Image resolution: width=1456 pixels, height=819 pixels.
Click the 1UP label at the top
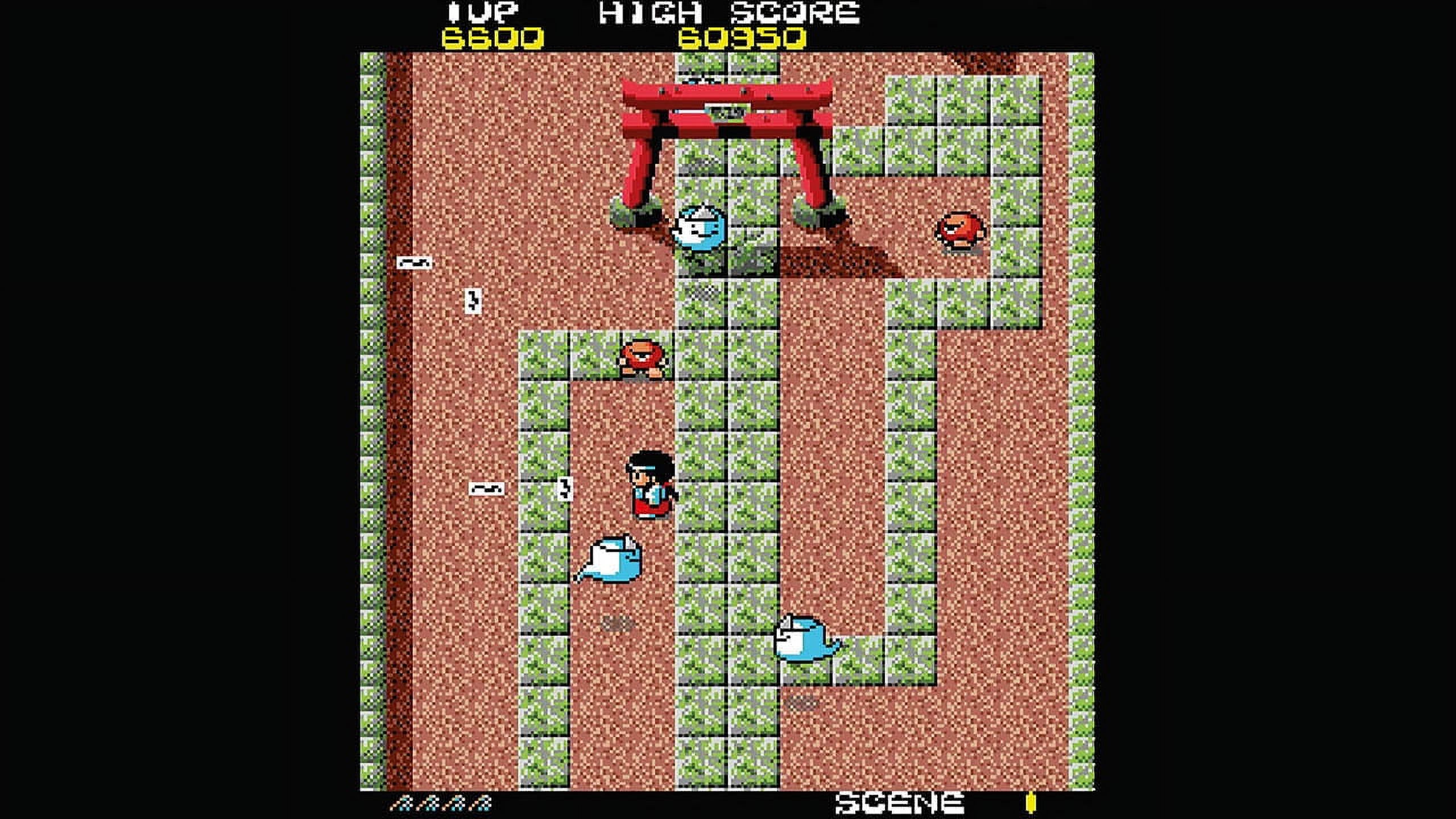pos(486,13)
